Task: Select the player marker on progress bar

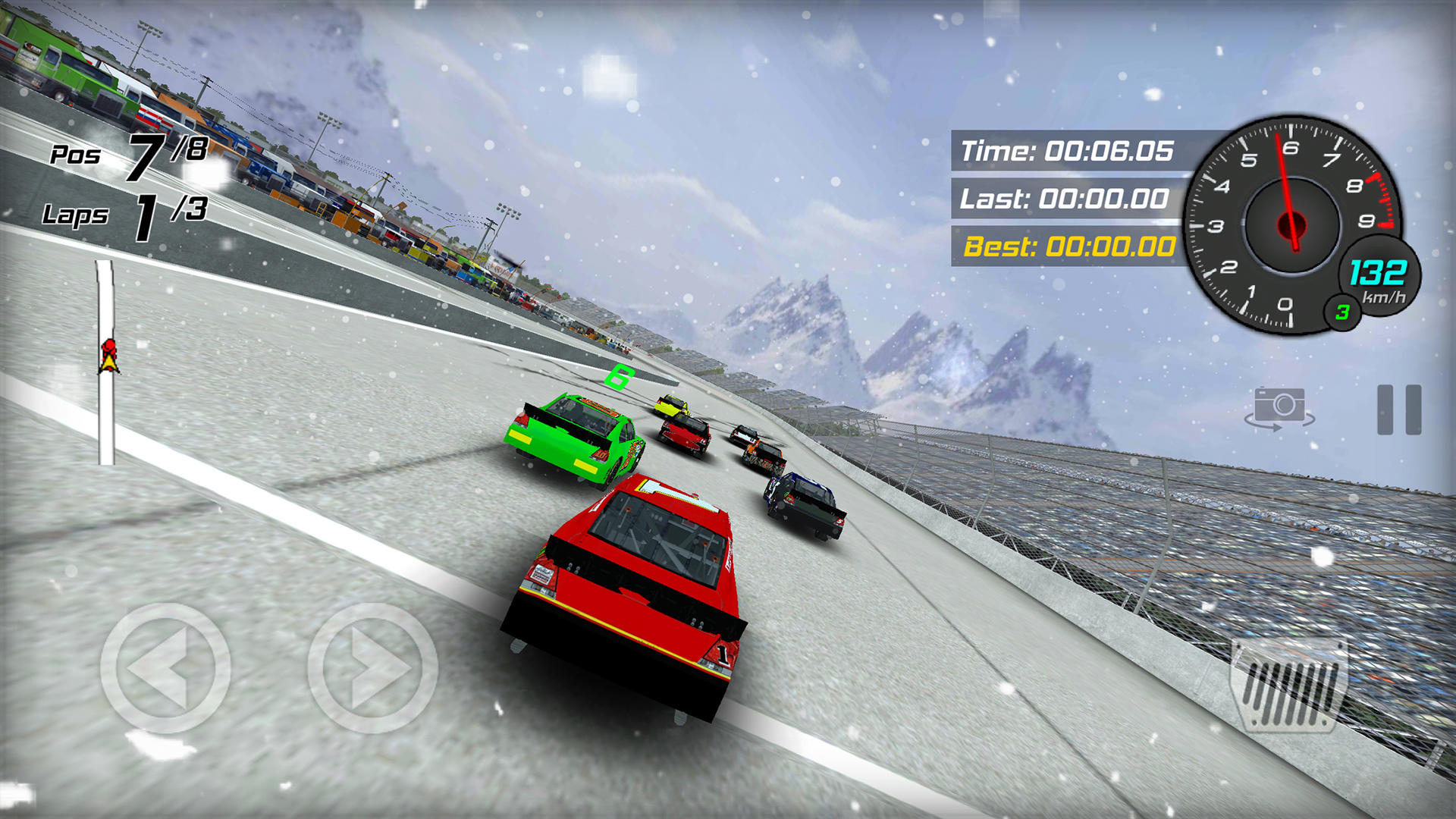Action: click(108, 355)
